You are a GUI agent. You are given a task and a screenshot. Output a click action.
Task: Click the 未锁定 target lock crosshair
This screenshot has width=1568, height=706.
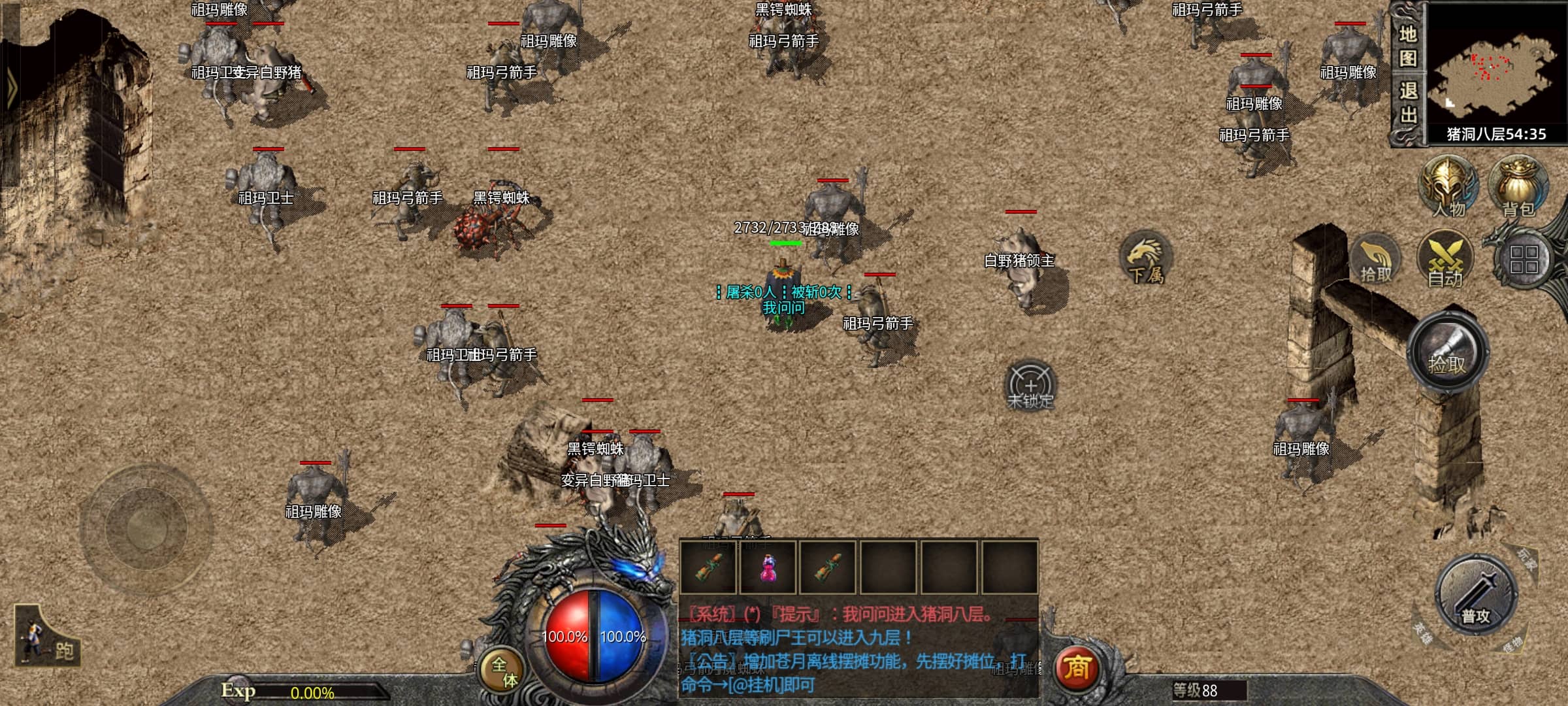1030,386
